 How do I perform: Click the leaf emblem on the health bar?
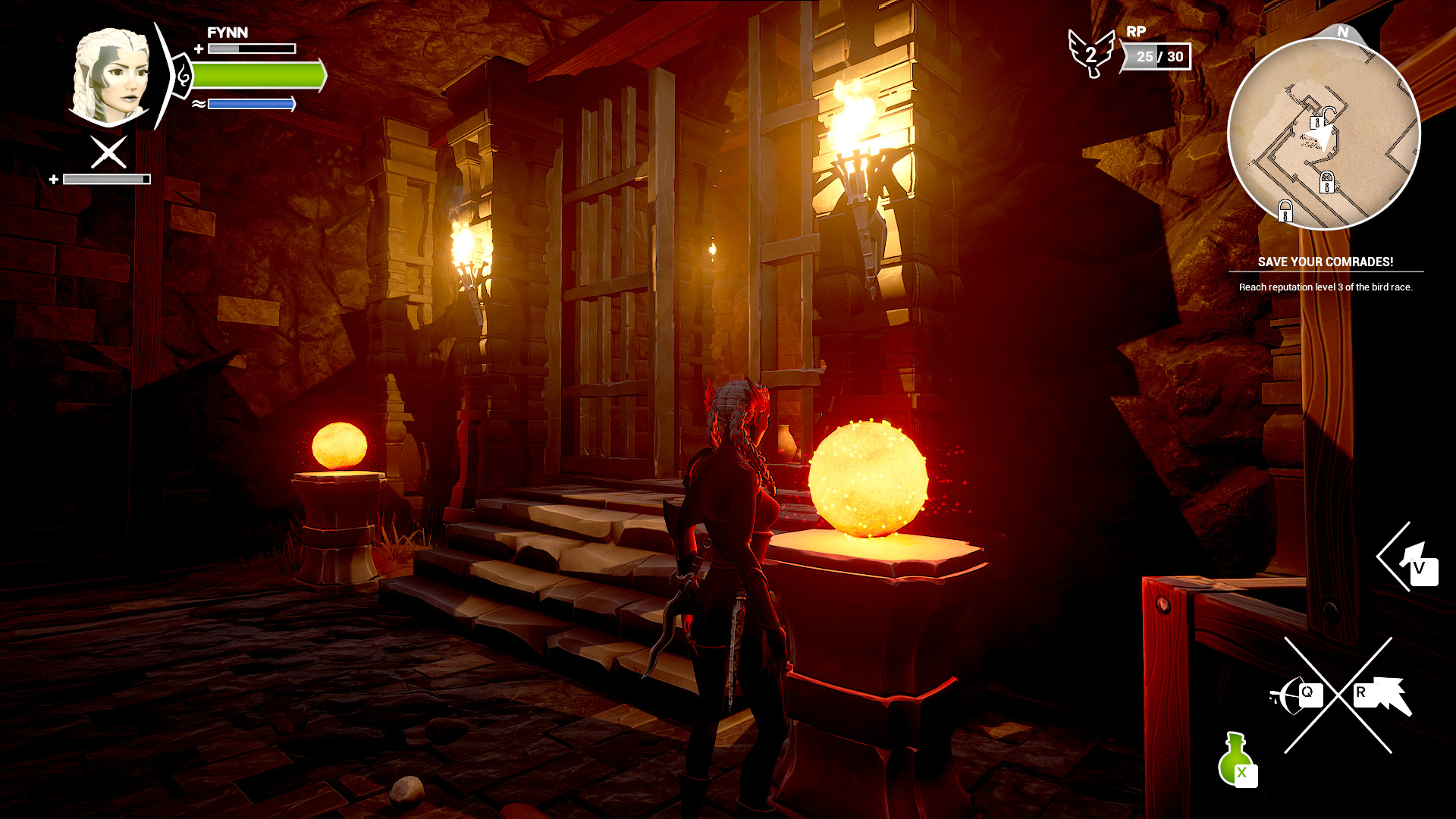coord(184,75)
